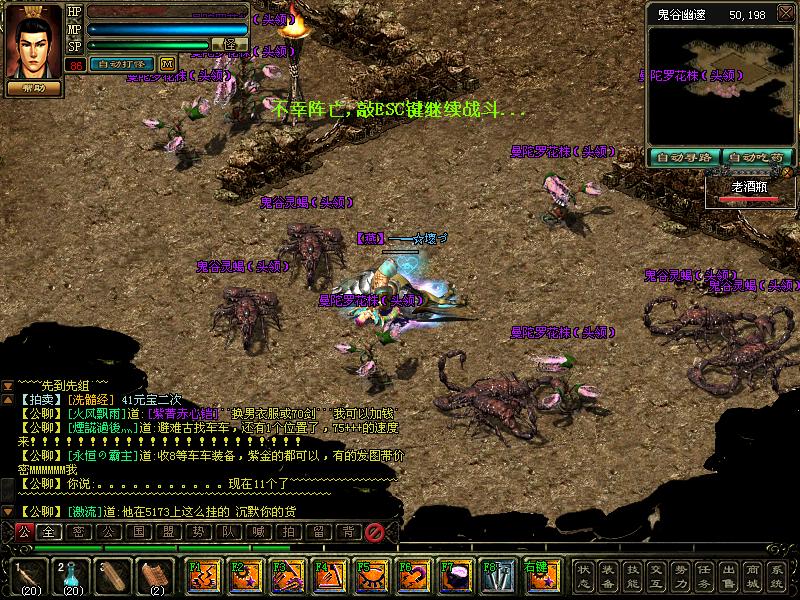800x600 pixels.
Task: Open the 状态 status panel
Action: pyautogui.click(x=585, y=576)
